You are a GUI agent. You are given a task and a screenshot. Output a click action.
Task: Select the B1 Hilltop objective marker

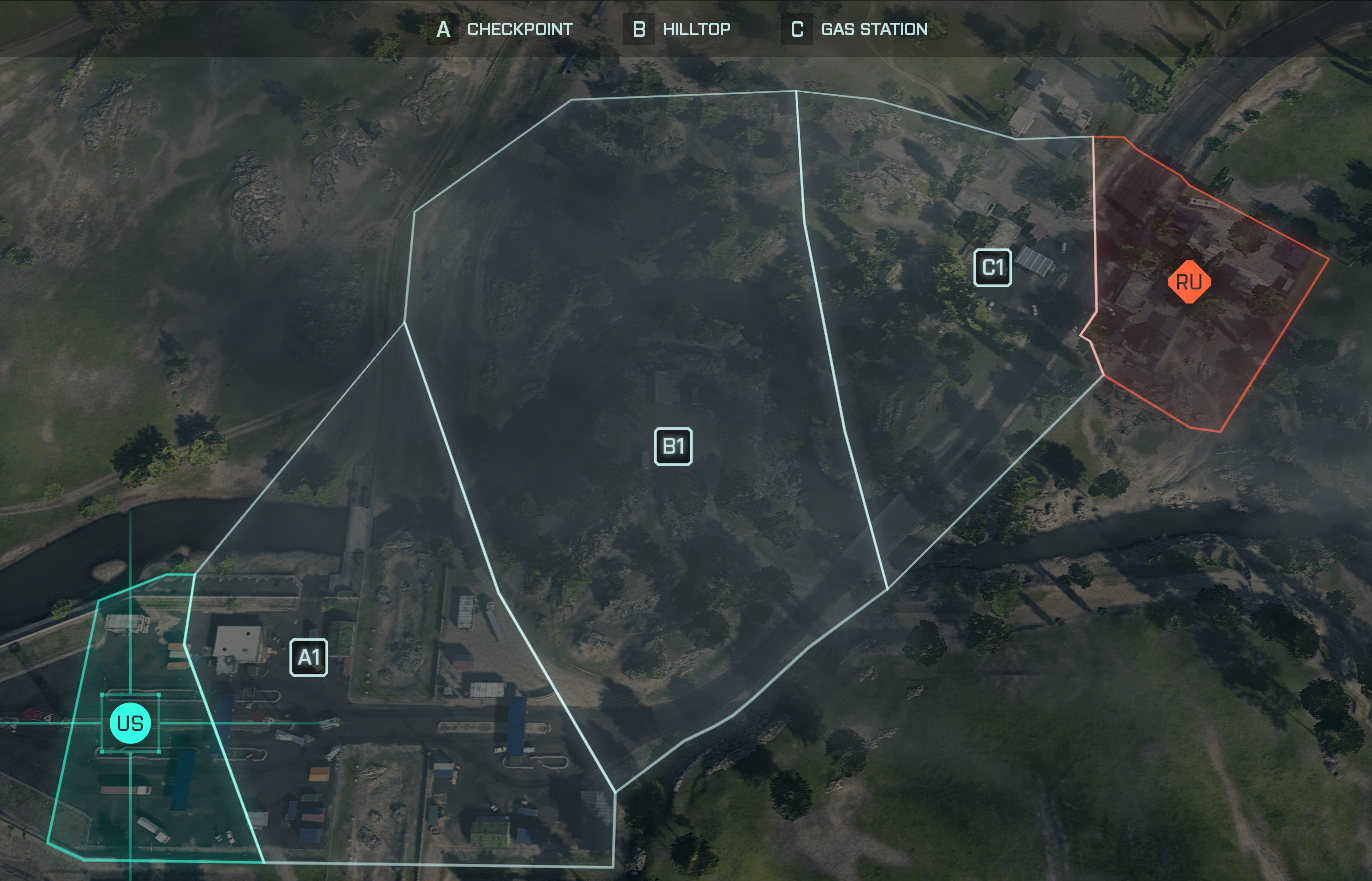tap(673, 448)
